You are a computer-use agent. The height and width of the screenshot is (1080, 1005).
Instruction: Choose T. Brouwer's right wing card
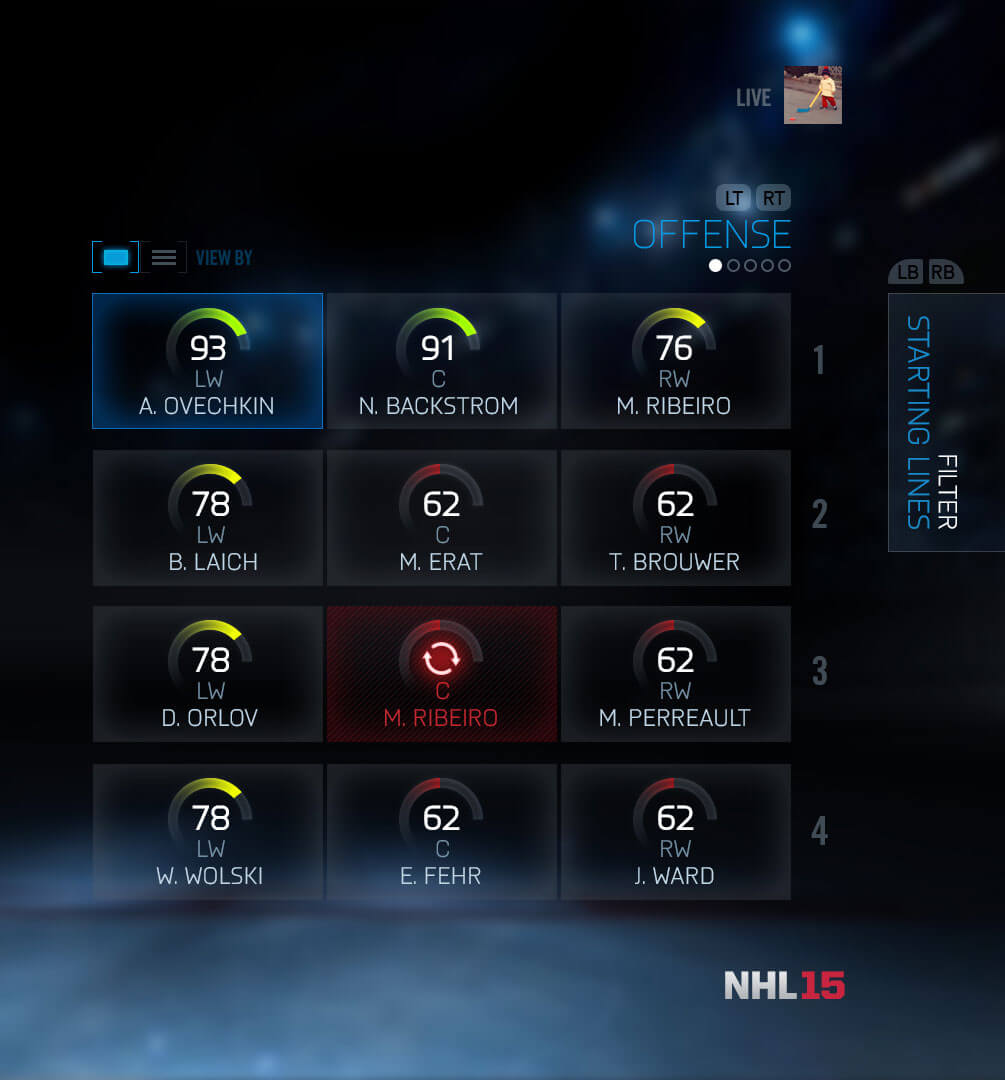click(675, 517)
